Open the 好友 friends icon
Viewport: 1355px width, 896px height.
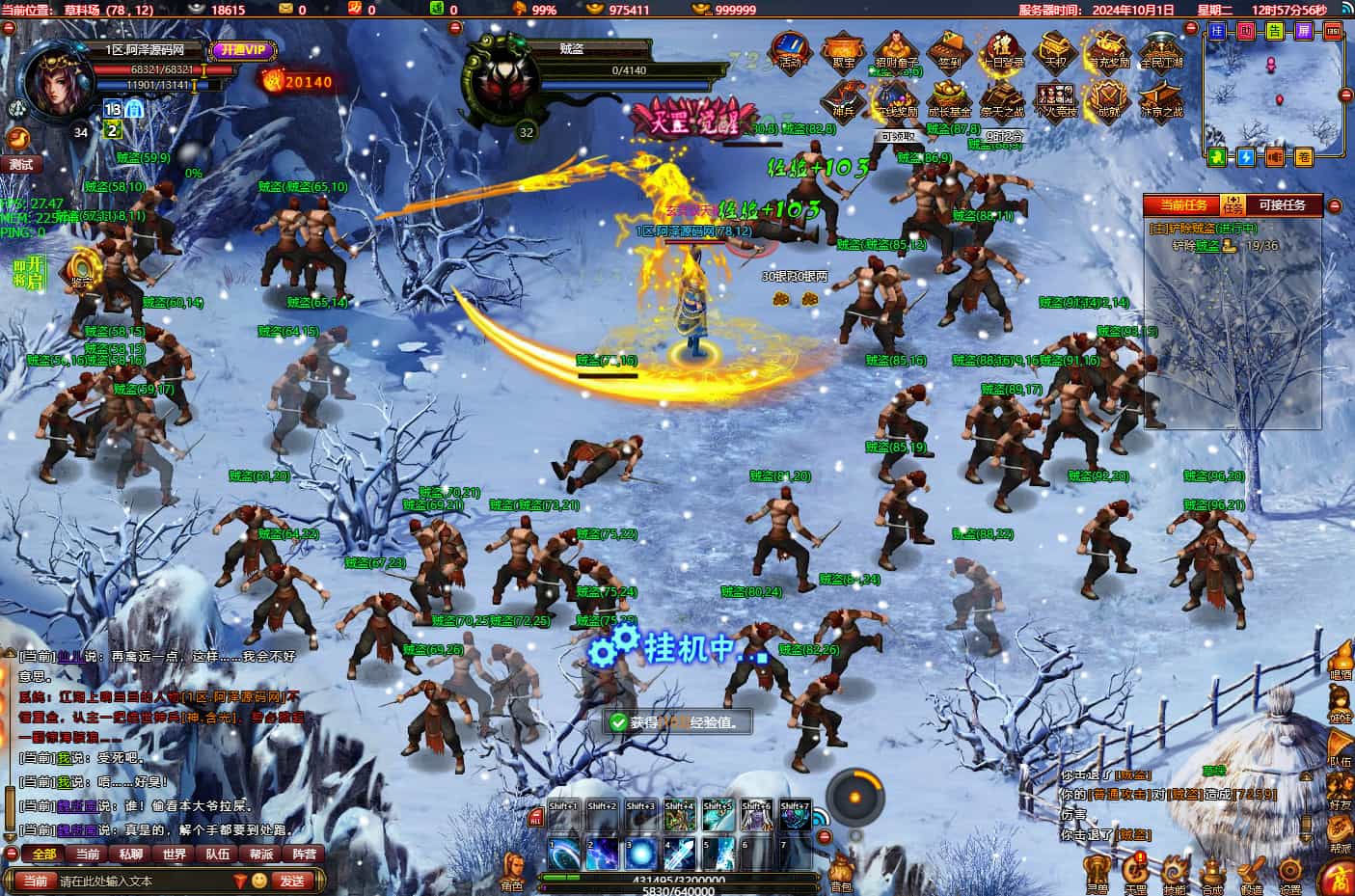pyautogui.click(x=1340, y=793)
